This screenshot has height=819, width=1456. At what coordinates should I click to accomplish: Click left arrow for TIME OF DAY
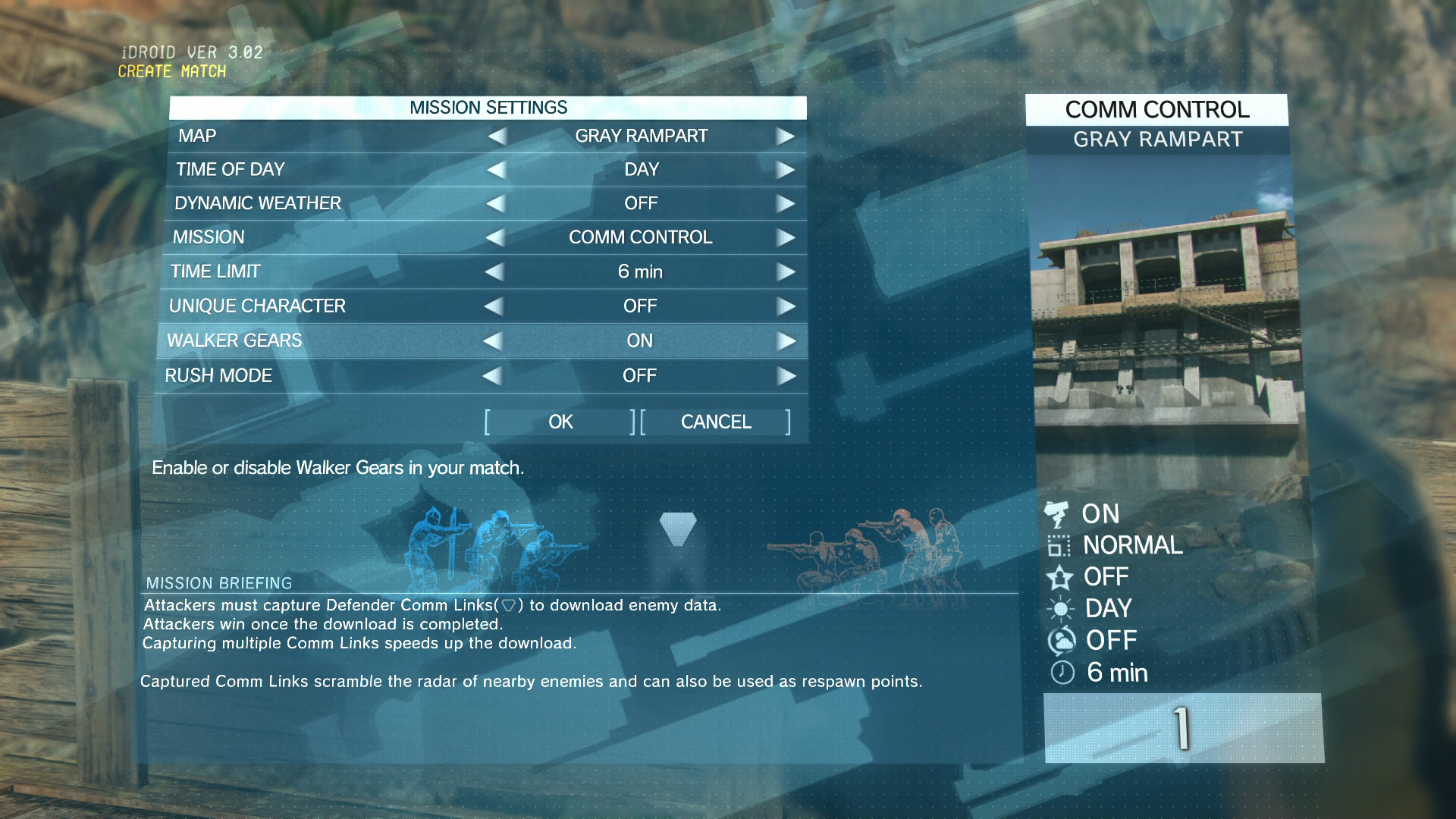pos(497,170)
